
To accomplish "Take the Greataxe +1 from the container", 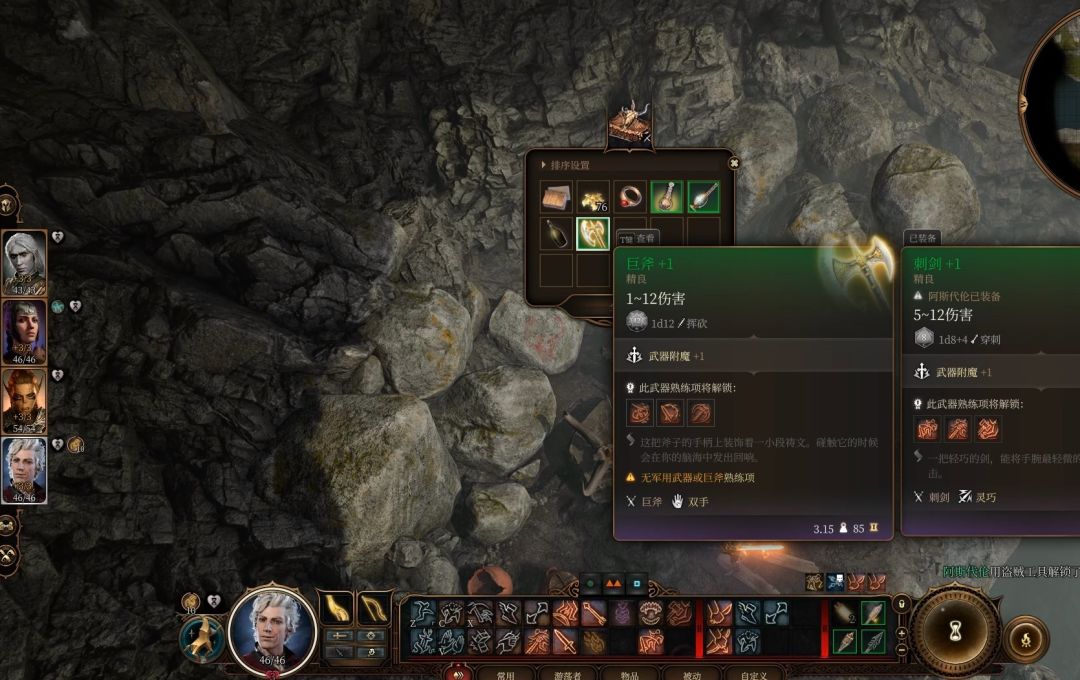I will 593,234.
